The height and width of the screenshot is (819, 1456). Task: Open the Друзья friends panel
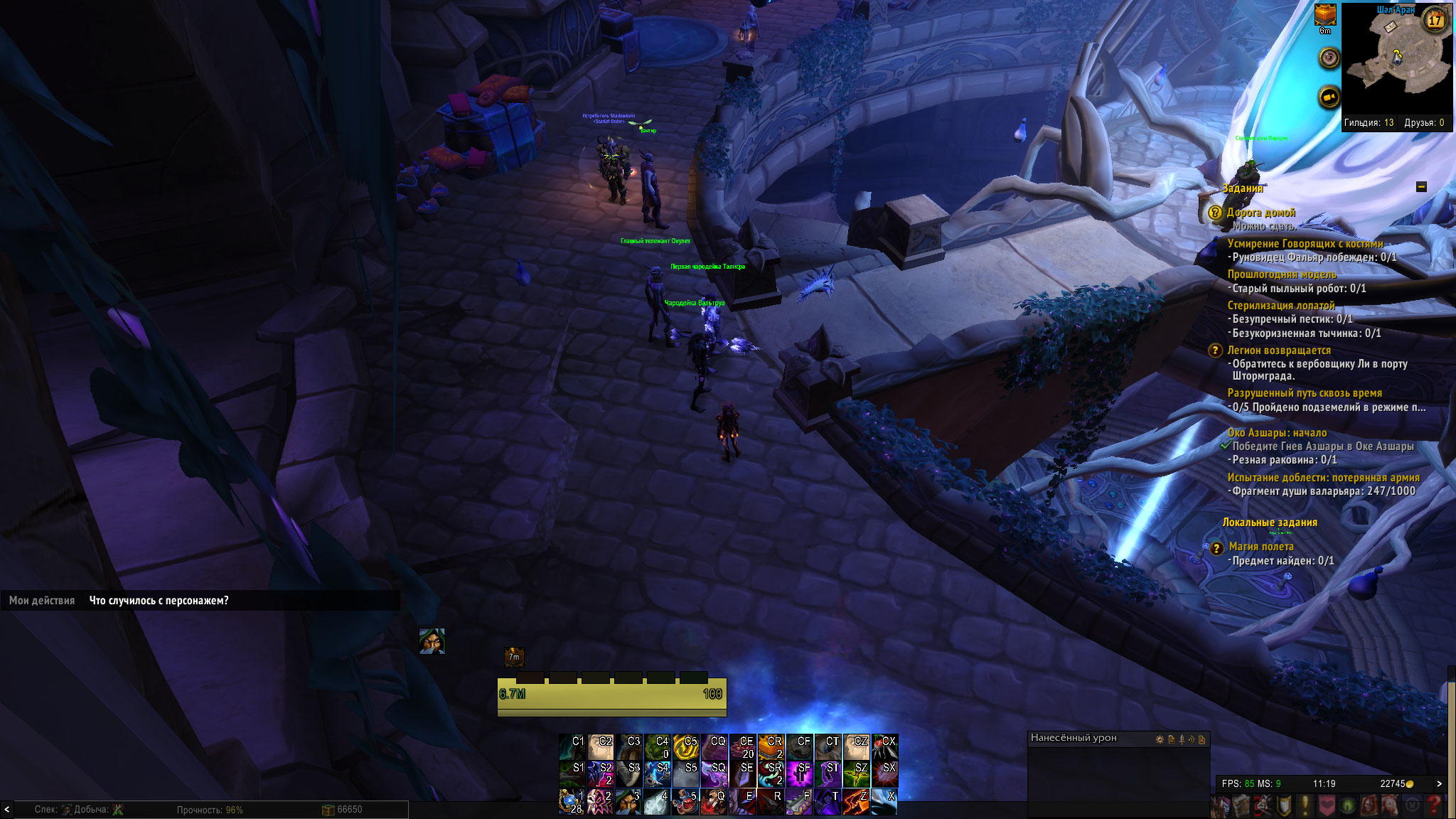pos(1424,123)
